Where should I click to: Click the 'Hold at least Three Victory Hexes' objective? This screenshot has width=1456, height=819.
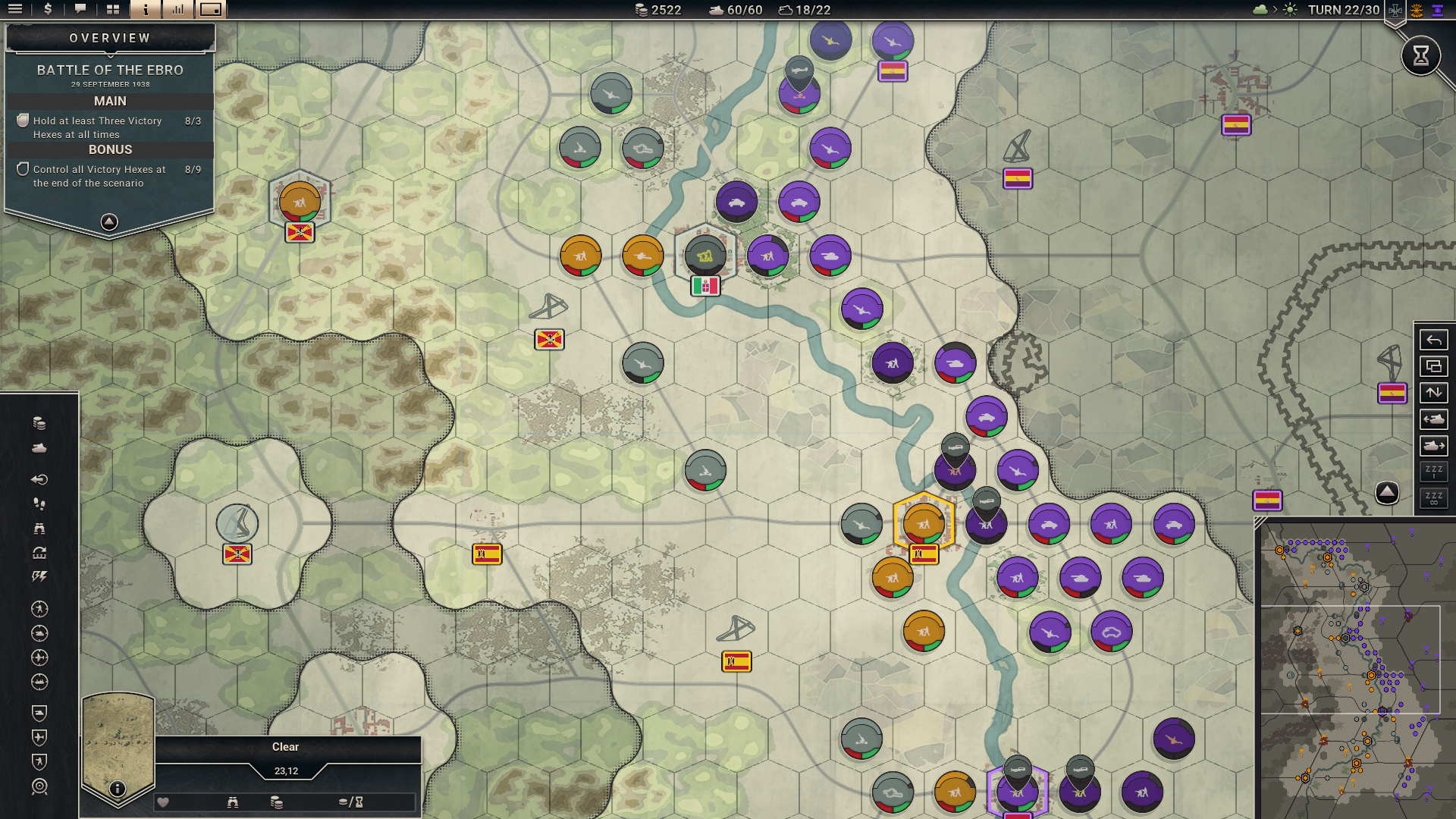click(104, 127)
